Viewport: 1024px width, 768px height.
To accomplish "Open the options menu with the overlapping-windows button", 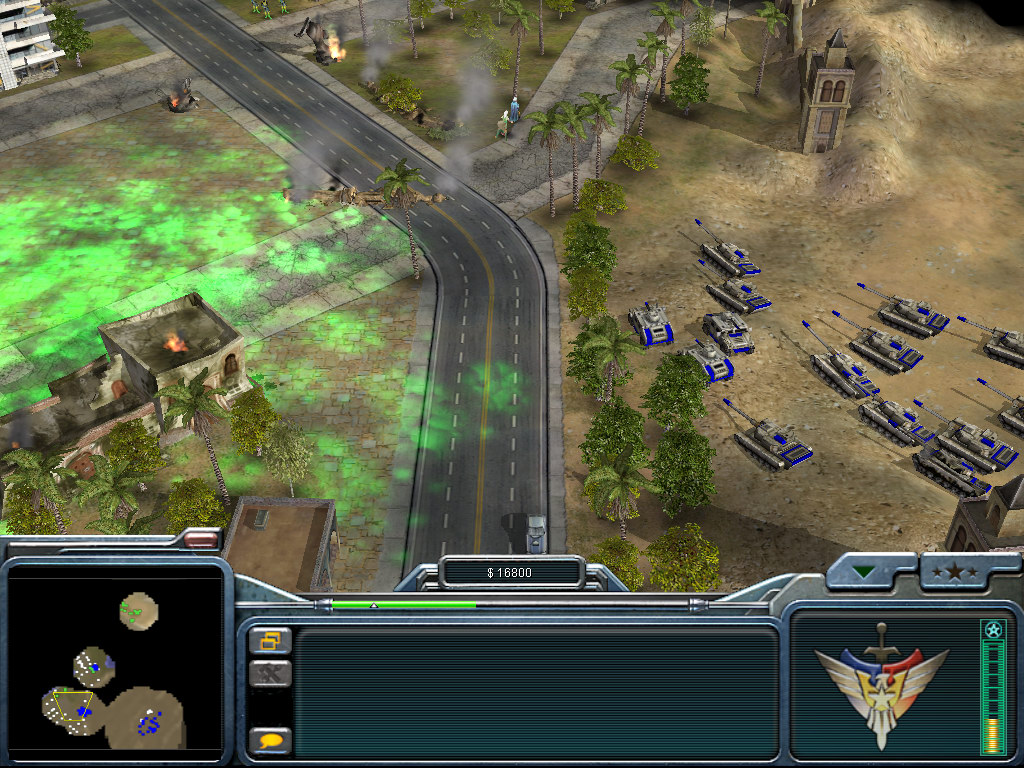I will click(269, 640).
